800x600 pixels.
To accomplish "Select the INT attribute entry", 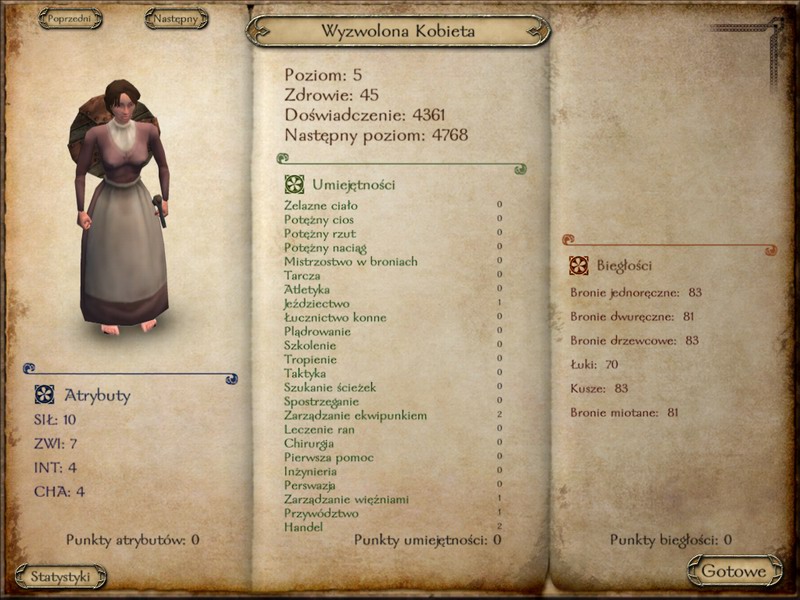I will pos(55,467).
